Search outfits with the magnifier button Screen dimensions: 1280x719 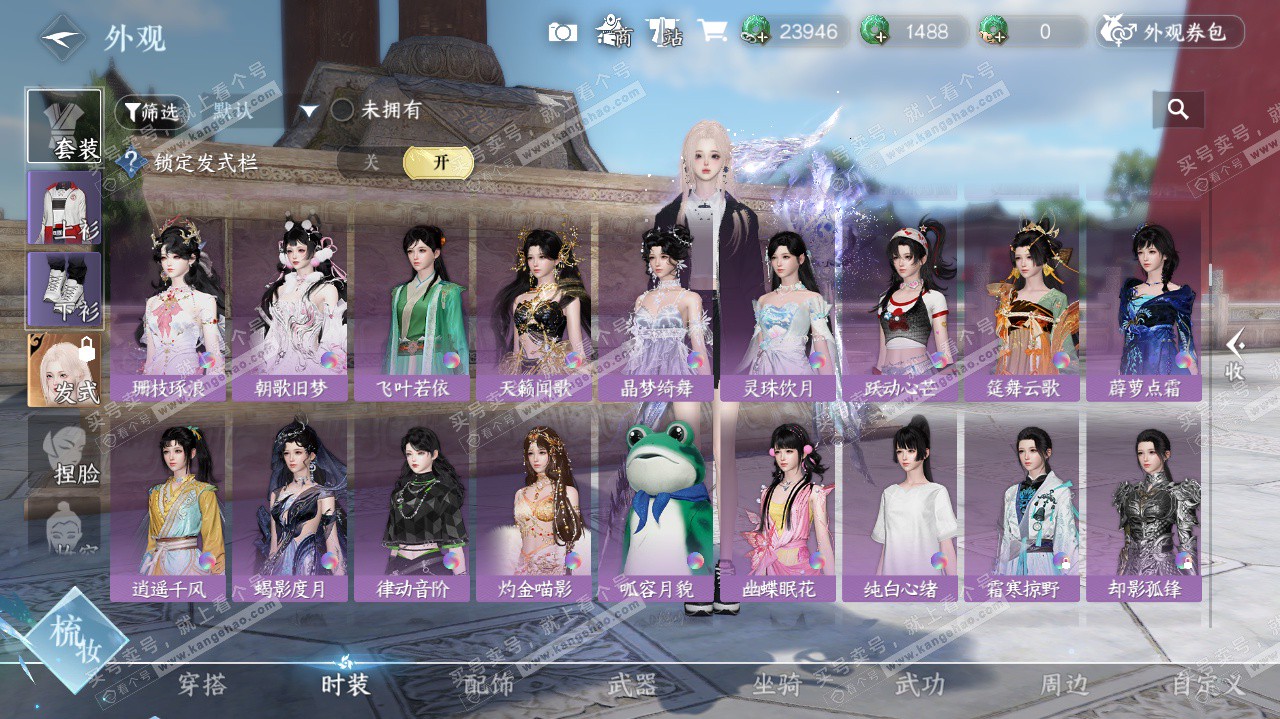1178,110
